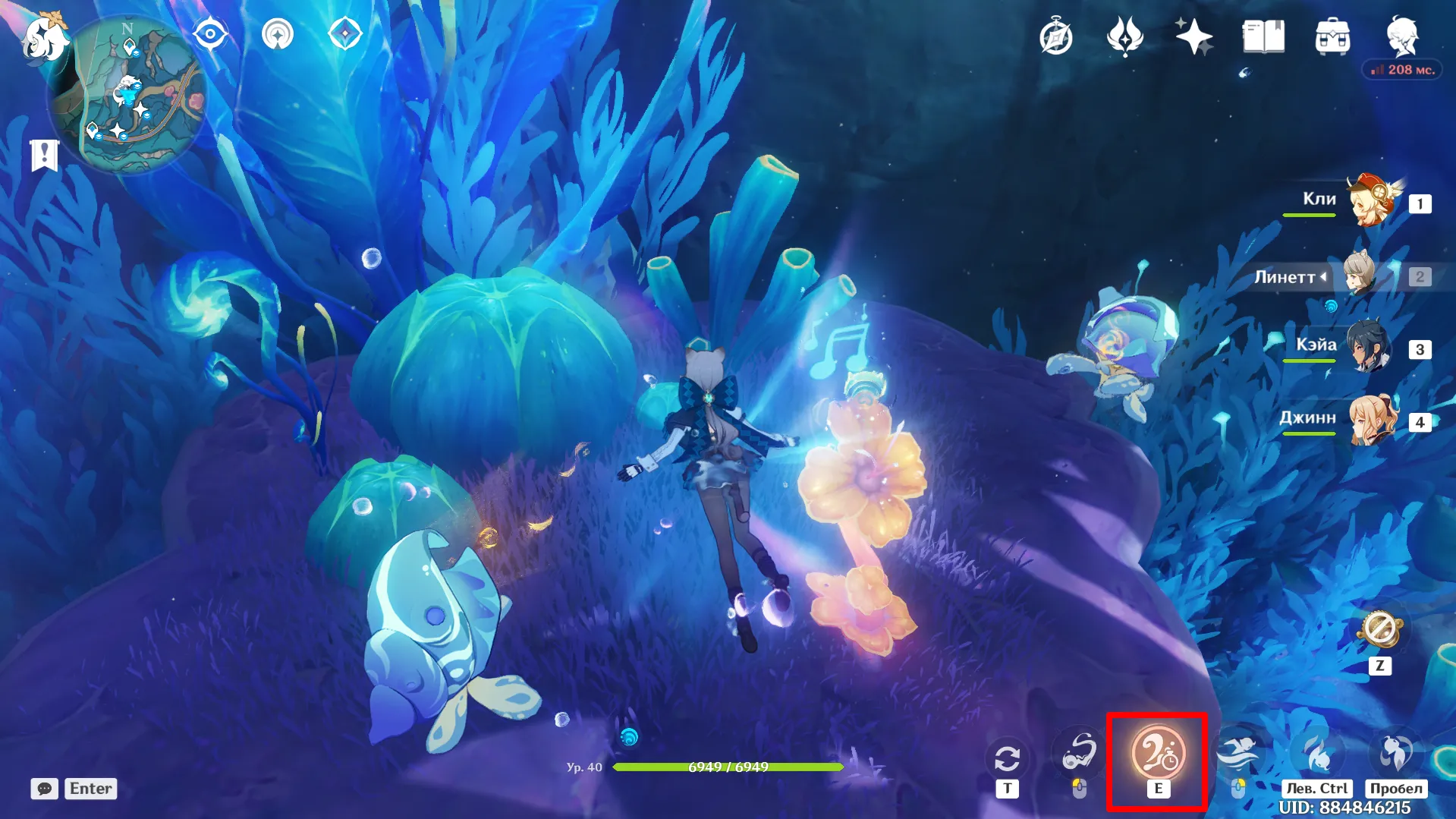This screenshot has width=1456, height=819.
Task: Open the Battle Pass wing-shaped icon
Action: coord(1124,36)
